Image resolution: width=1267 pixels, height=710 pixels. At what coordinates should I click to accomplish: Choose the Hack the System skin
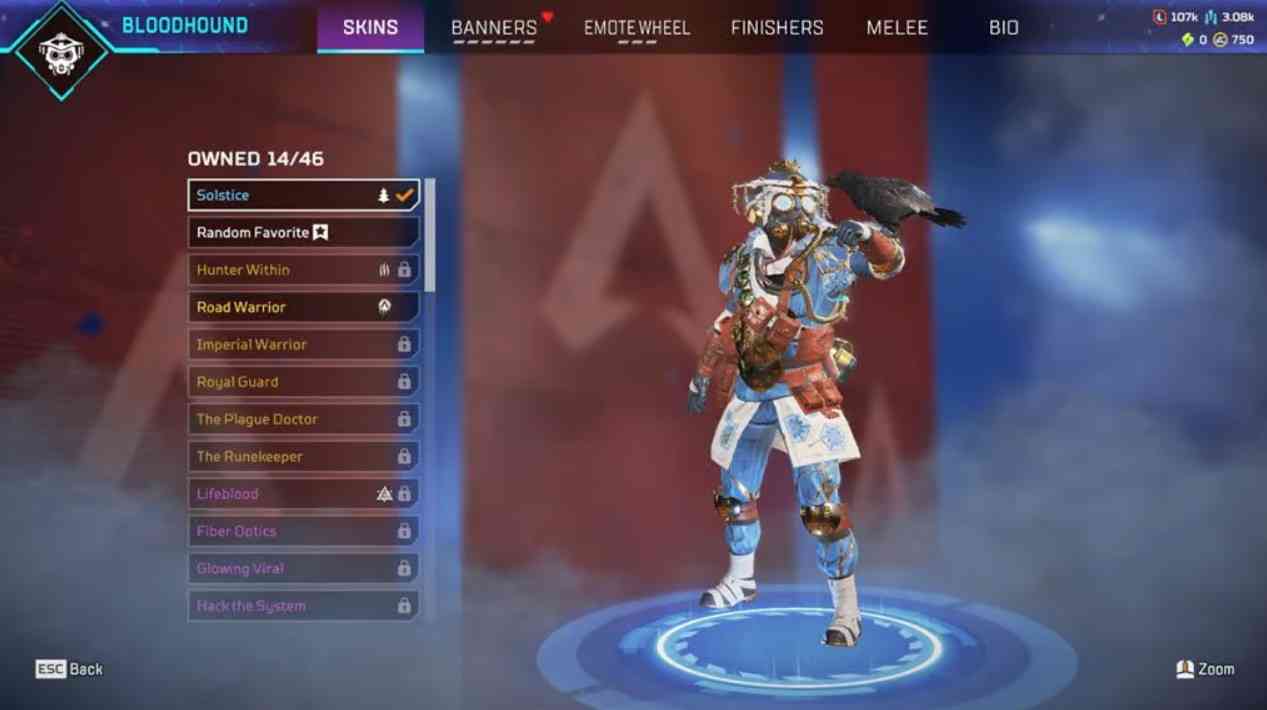coord(303,606)
